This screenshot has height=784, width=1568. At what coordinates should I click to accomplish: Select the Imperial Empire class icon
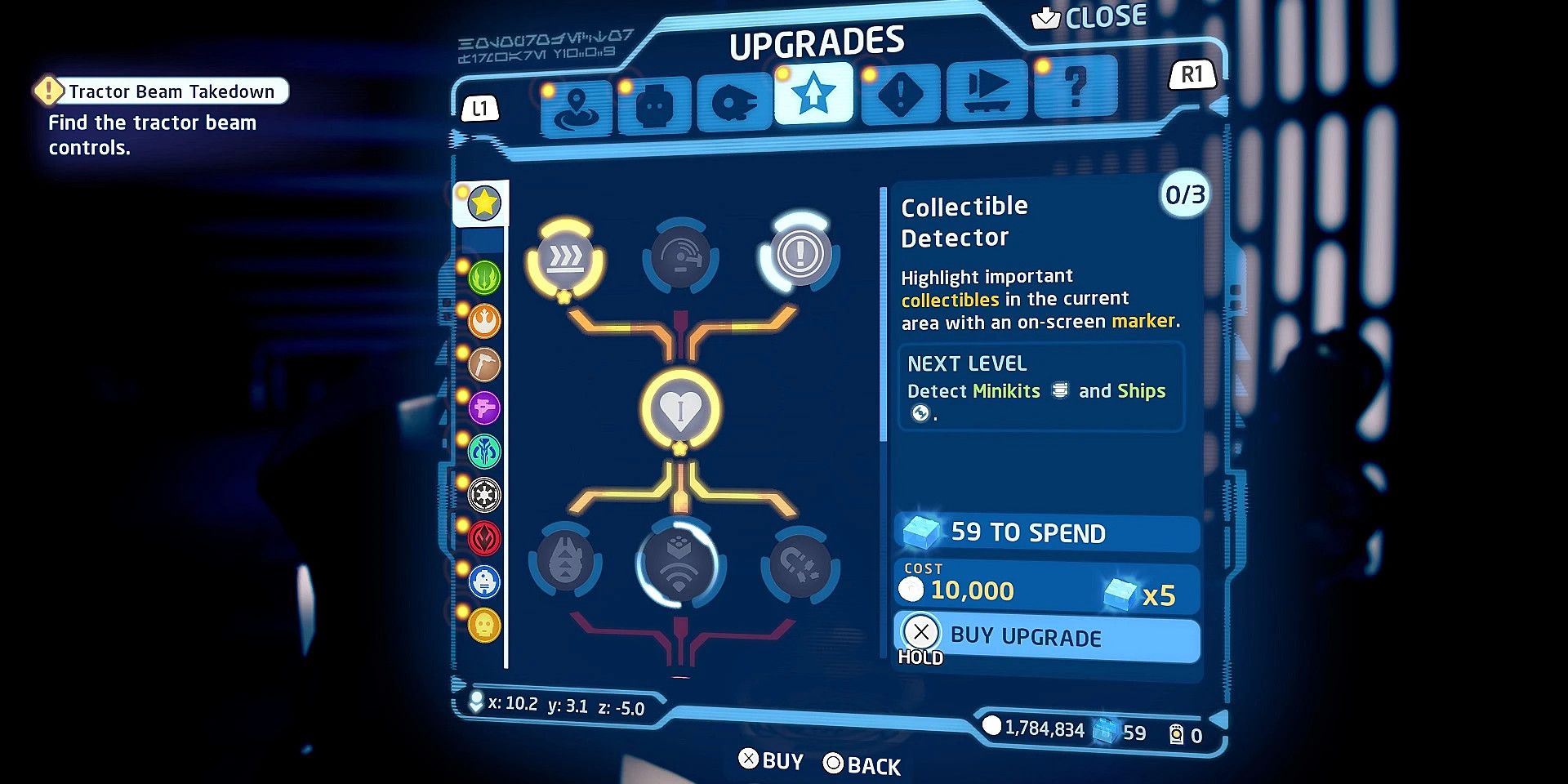point(483,496)
